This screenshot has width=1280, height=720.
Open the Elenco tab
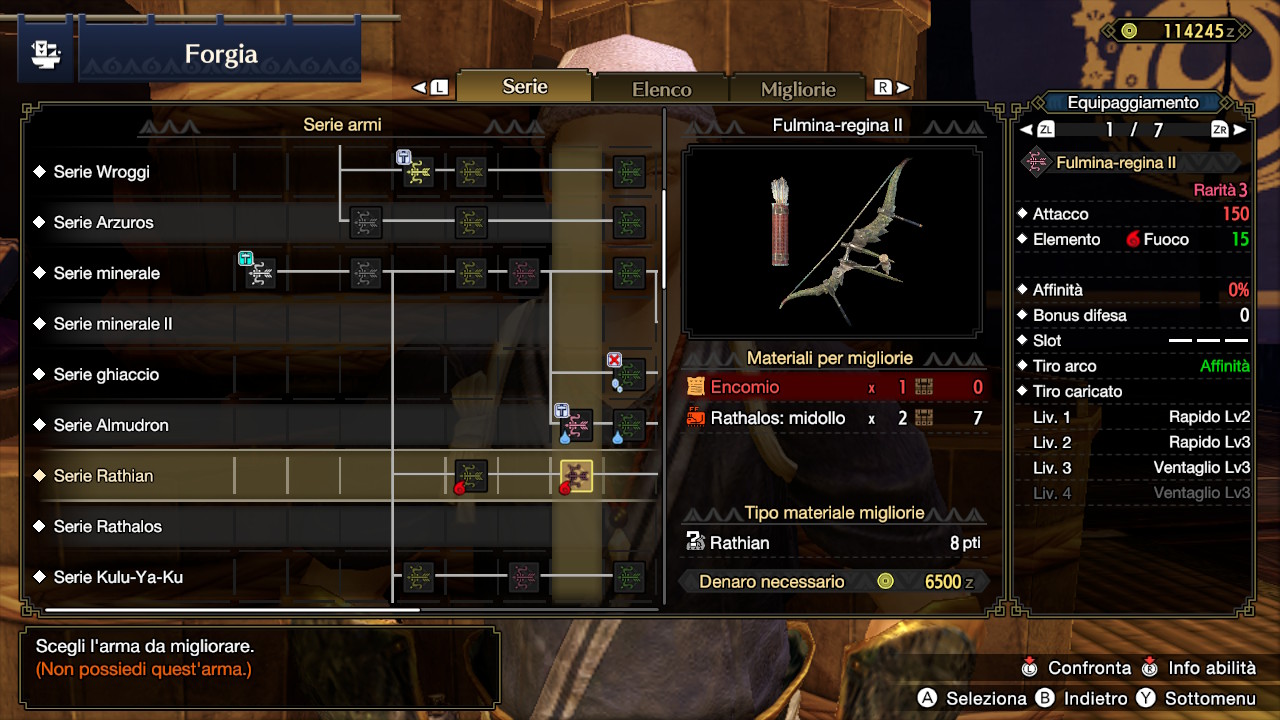point(661,89)
